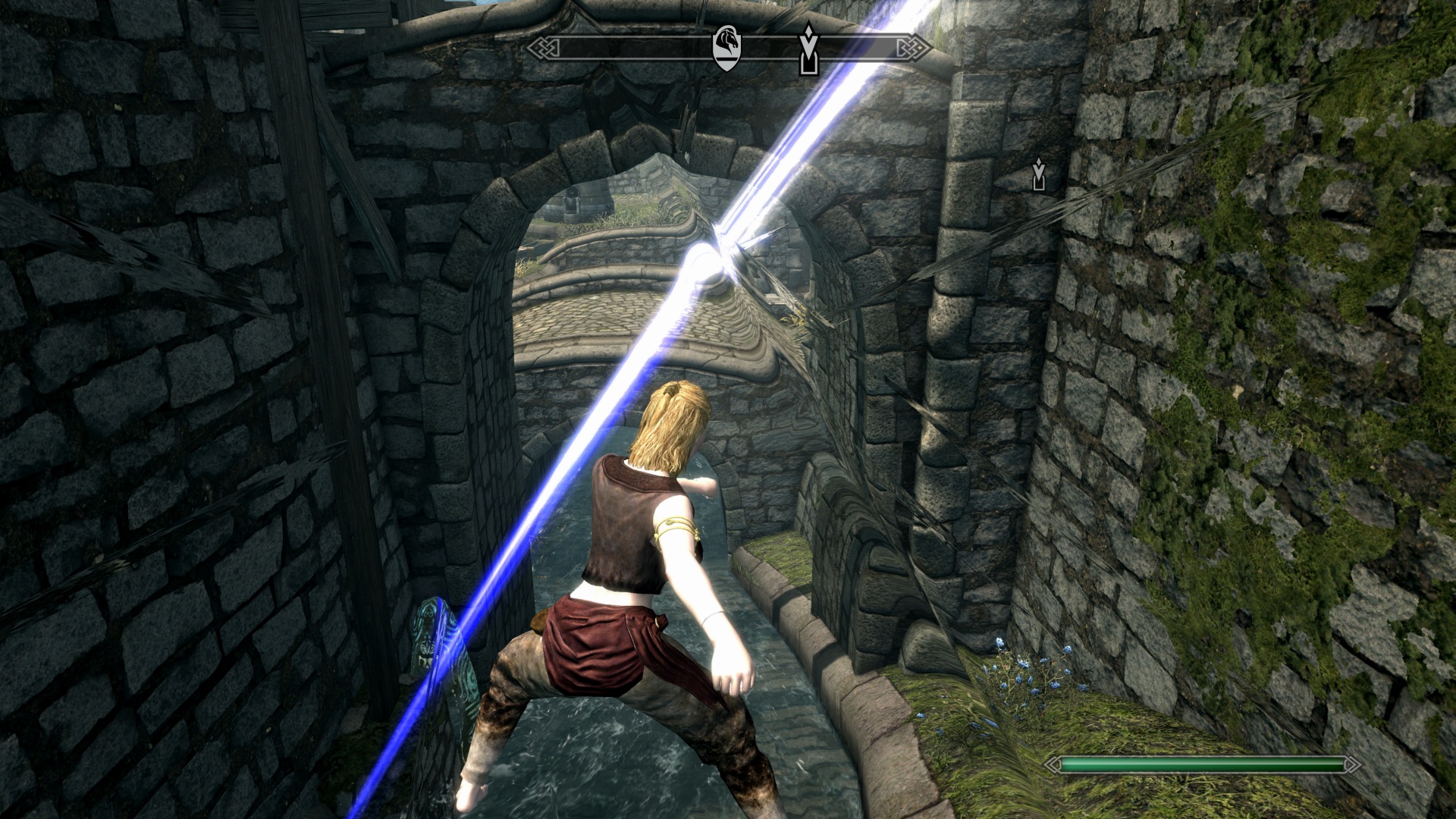Click the floating quest objective marker
The image size is (1456, 819).
pos(1038,174)
